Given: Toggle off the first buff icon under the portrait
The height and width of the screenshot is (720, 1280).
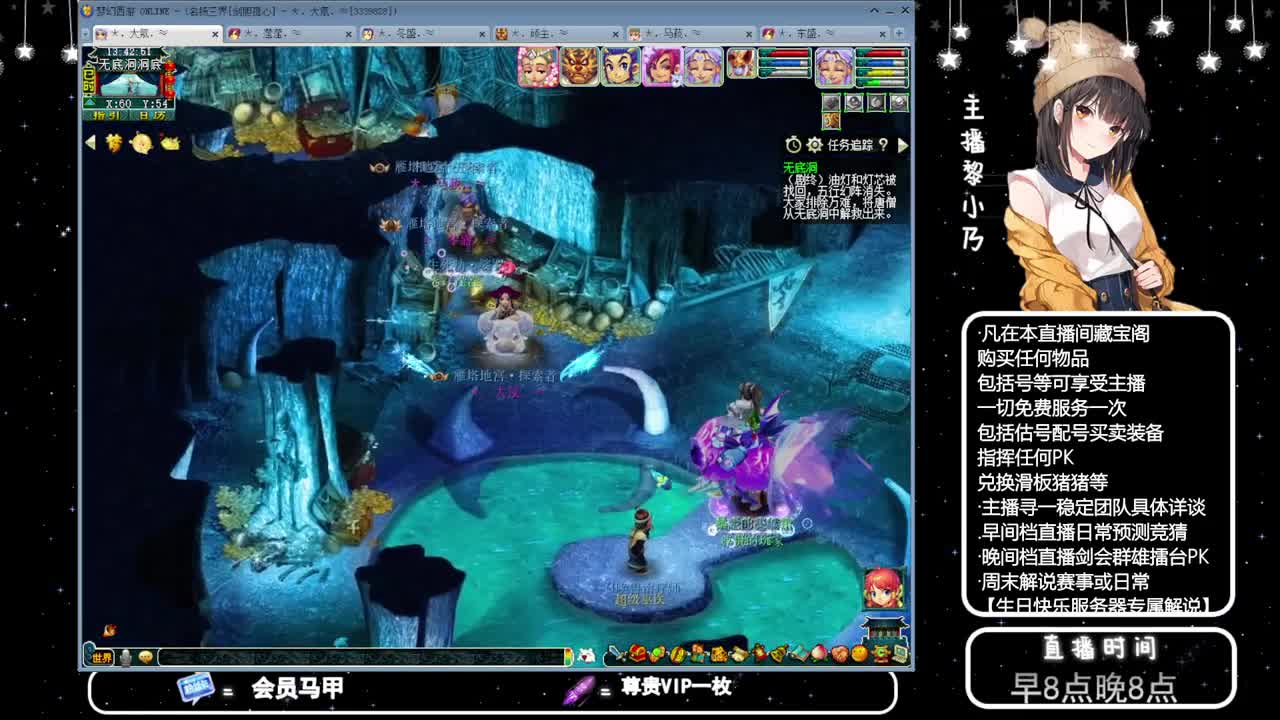Looking at the screenshot, I should point(831,102).
